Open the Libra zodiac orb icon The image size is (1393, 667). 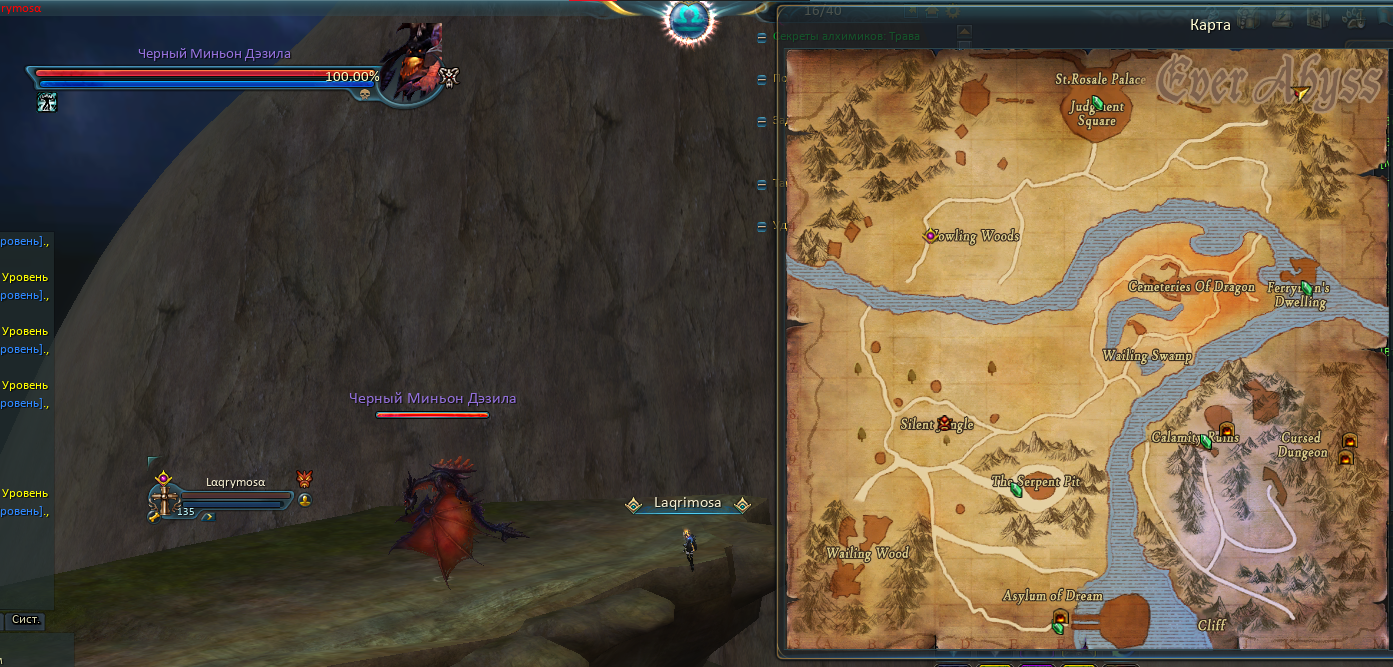click(x=690, y=19)
